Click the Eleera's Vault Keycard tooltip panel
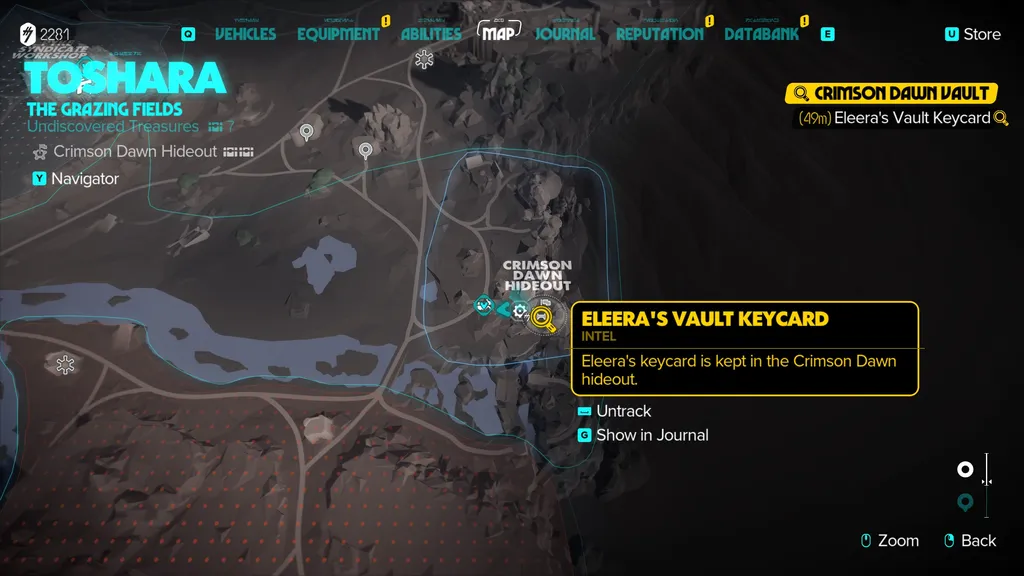Screen dimensions: 1024x576 pos(745,348)
